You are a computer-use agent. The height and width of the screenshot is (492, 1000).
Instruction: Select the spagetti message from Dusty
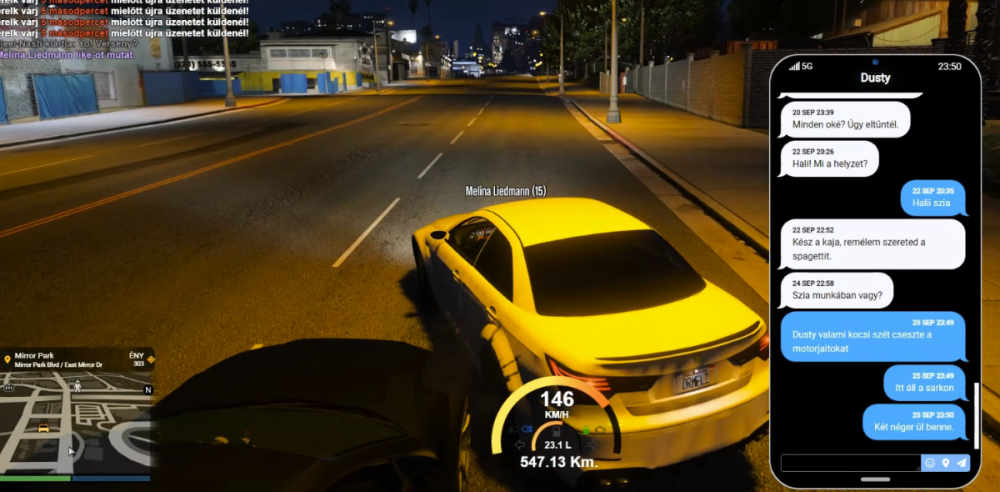[872, 244]
